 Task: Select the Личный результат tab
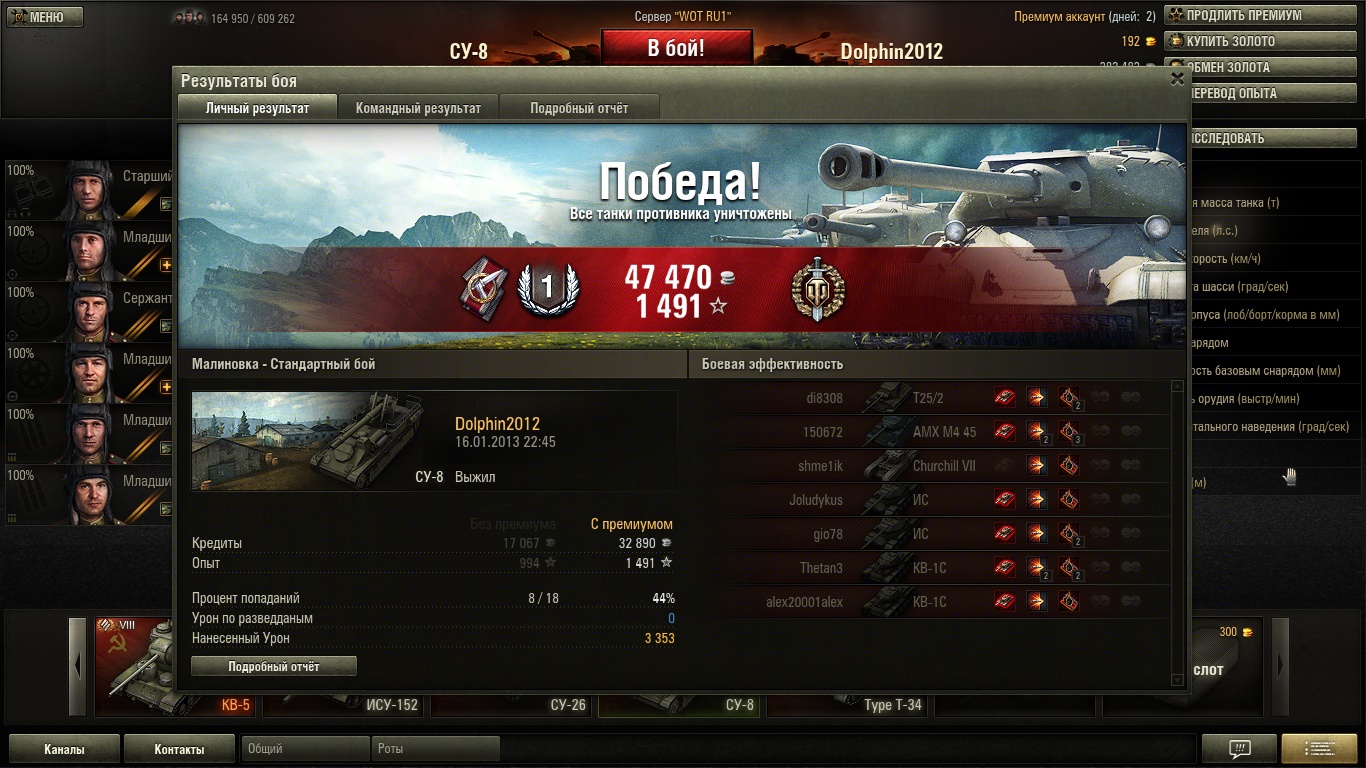pyautogui.click(x=257, y=108)
